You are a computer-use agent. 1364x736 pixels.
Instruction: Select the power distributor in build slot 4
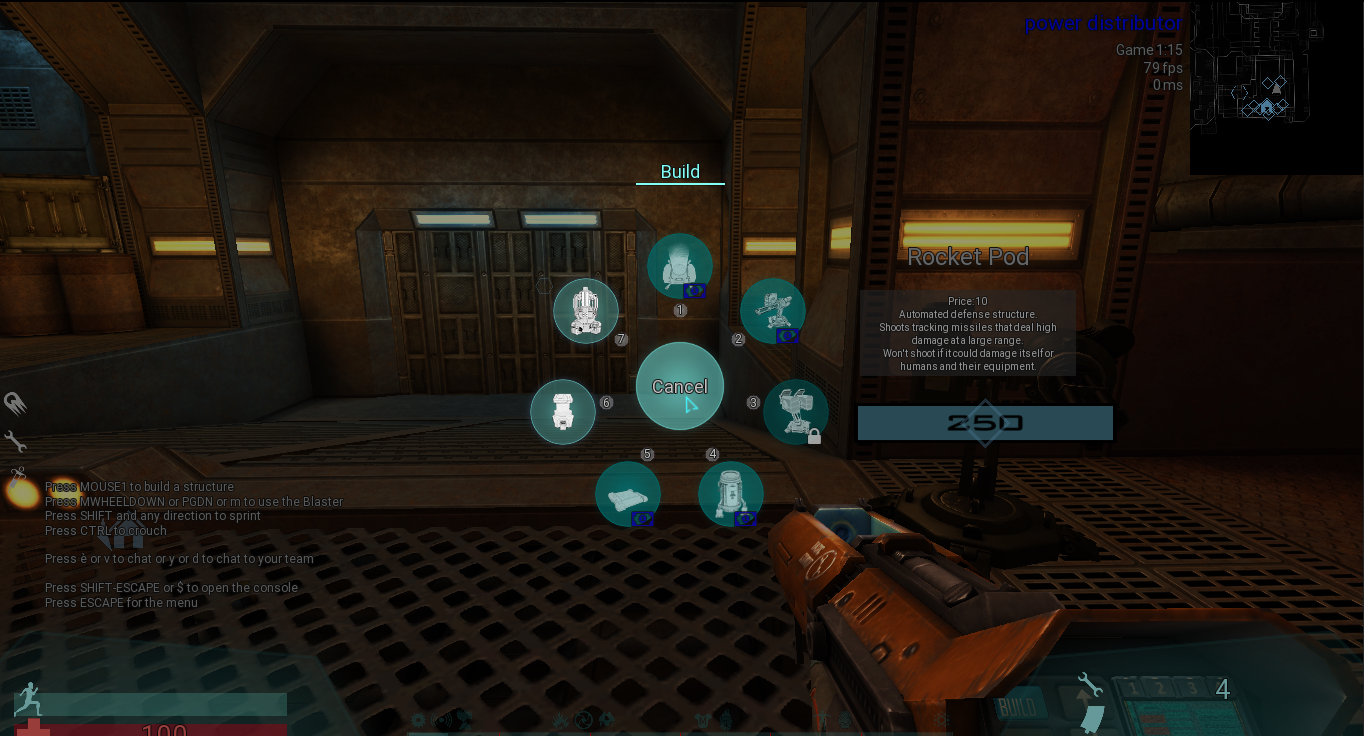point(731,492)
